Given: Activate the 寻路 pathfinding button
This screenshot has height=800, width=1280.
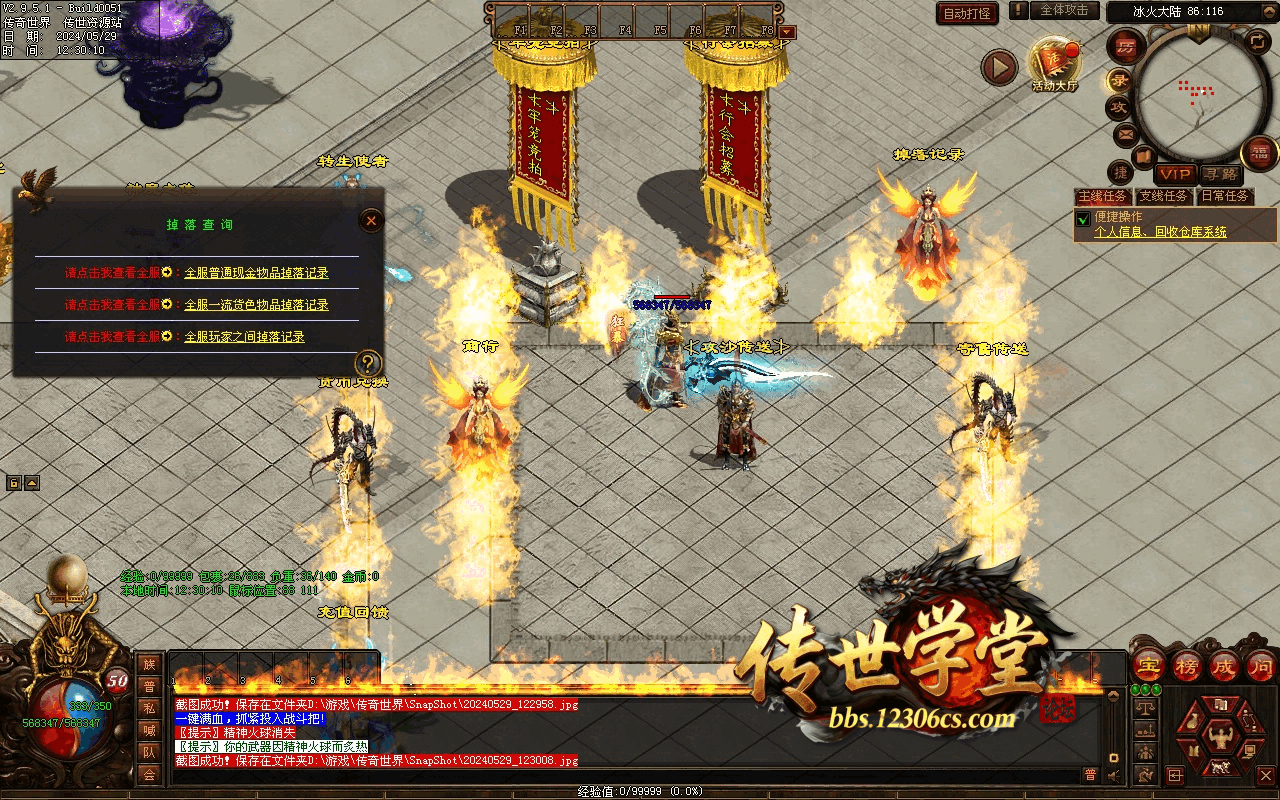Looking at the screenshot, I should [1219, 174].
